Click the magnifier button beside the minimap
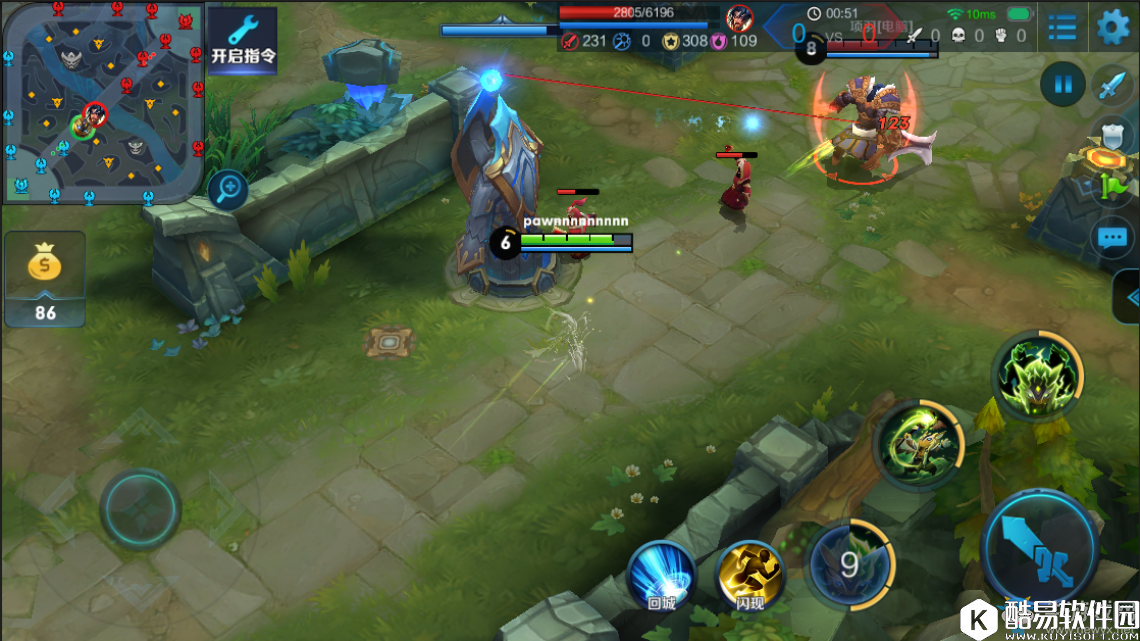 [x=228, y=188]
